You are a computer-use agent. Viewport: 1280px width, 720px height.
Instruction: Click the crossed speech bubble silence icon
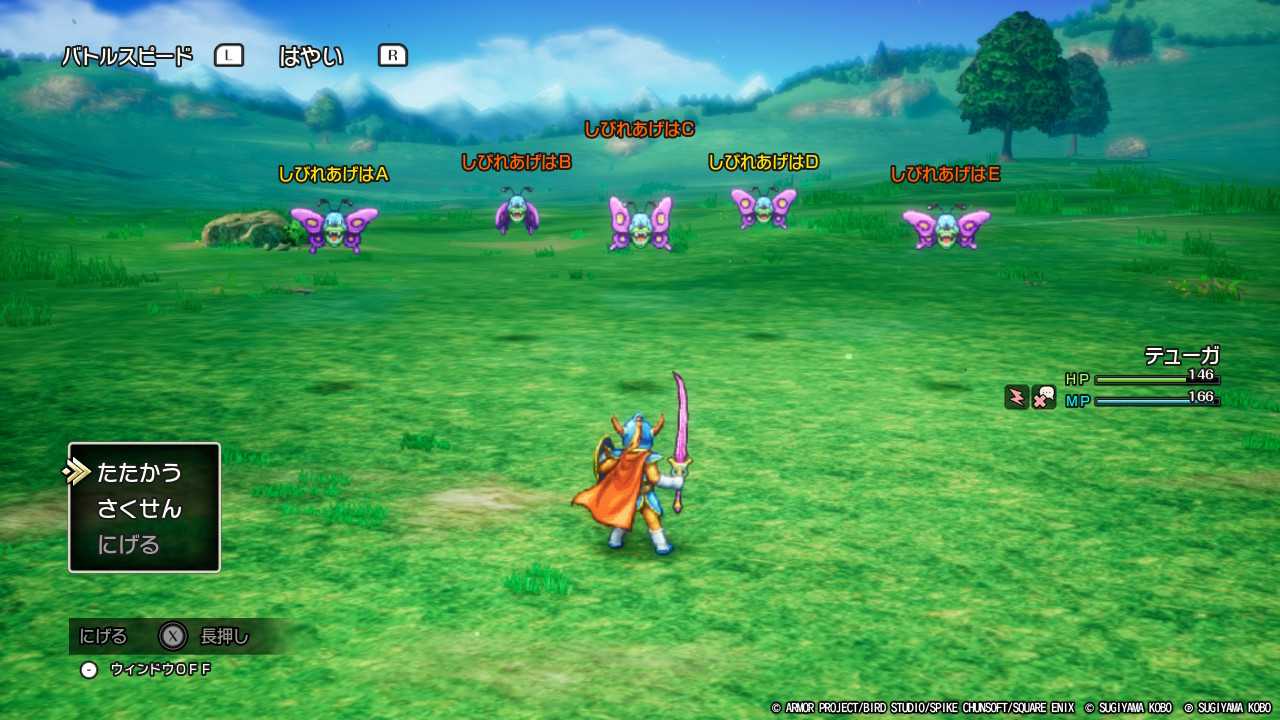click(1046, 398)
